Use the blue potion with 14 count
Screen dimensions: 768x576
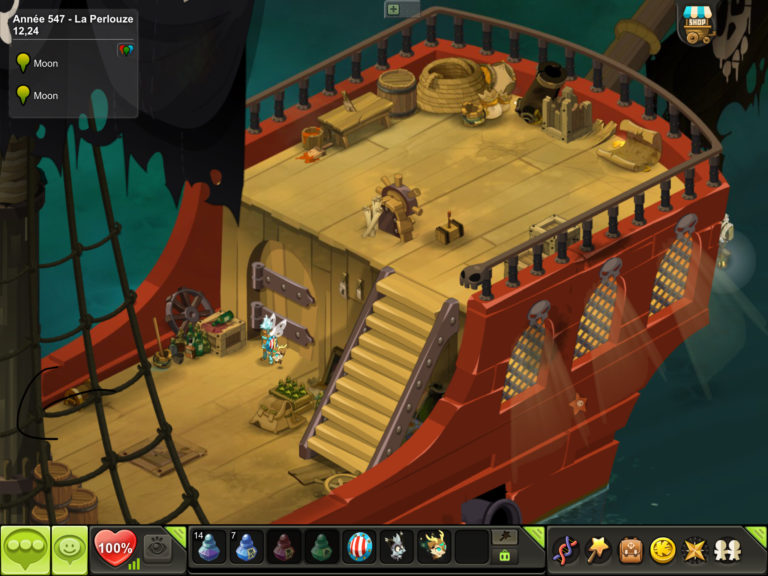(208, 547)
